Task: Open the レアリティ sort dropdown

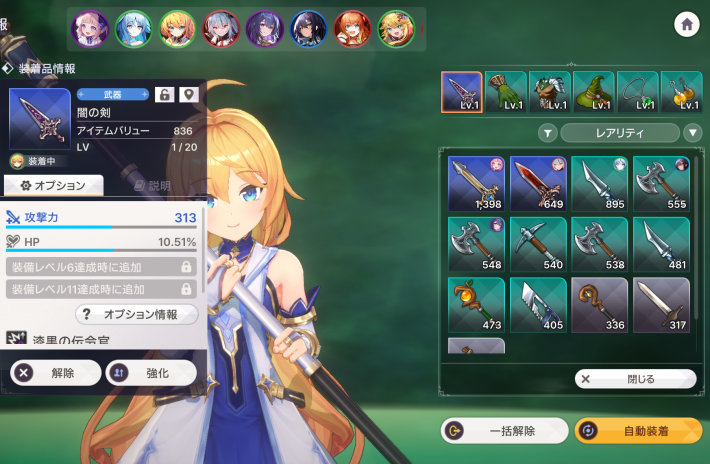Action: (x=619, y=132)
